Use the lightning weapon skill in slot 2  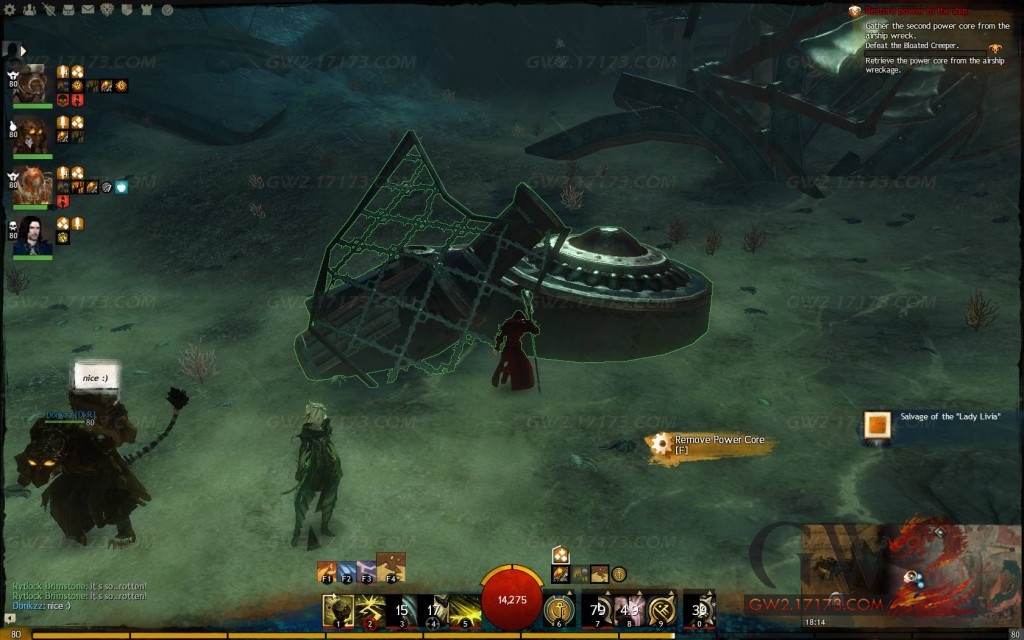click(x=370, y=610)
